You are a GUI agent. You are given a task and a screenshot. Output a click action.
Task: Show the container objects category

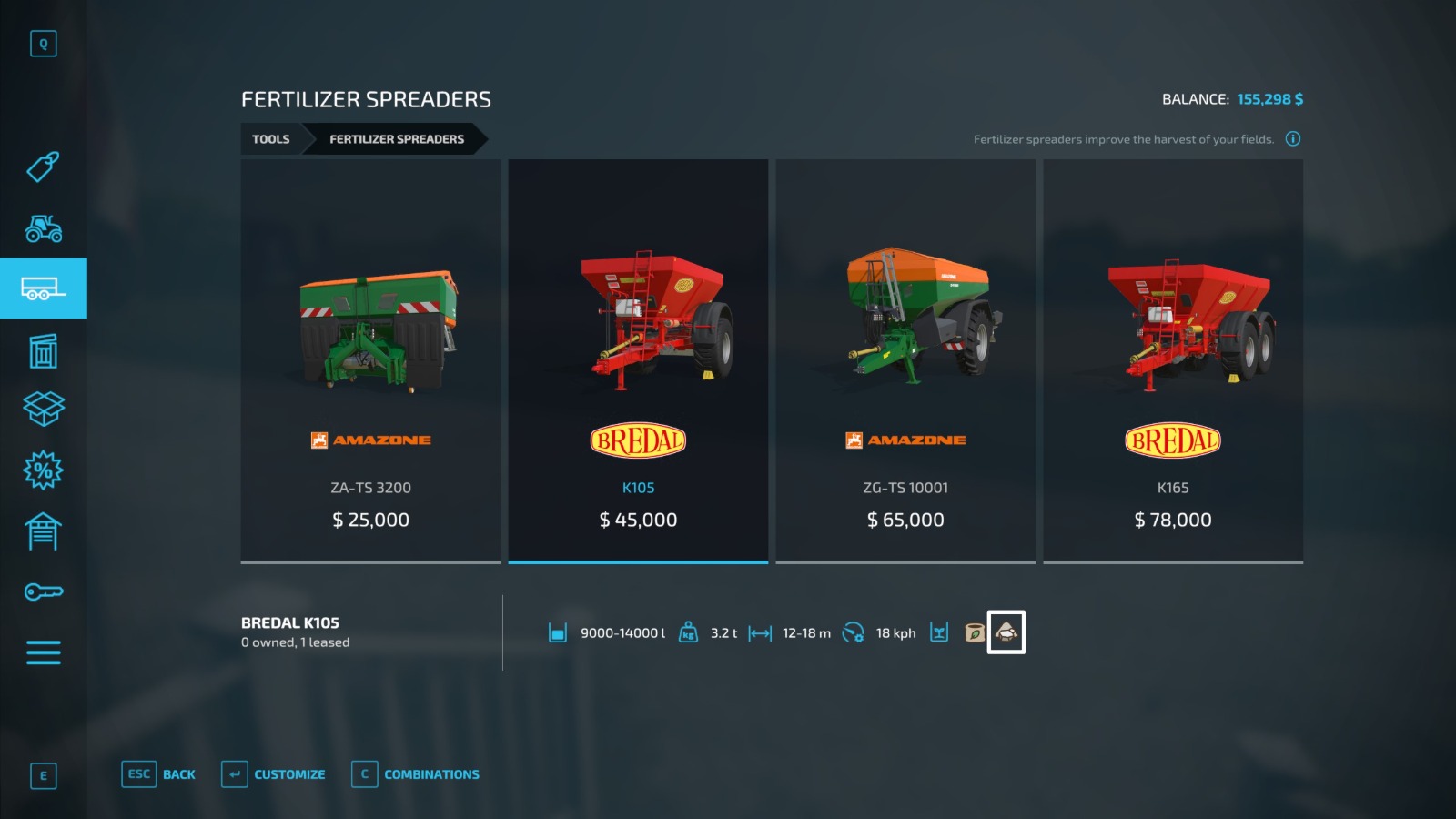coord(43,350)
